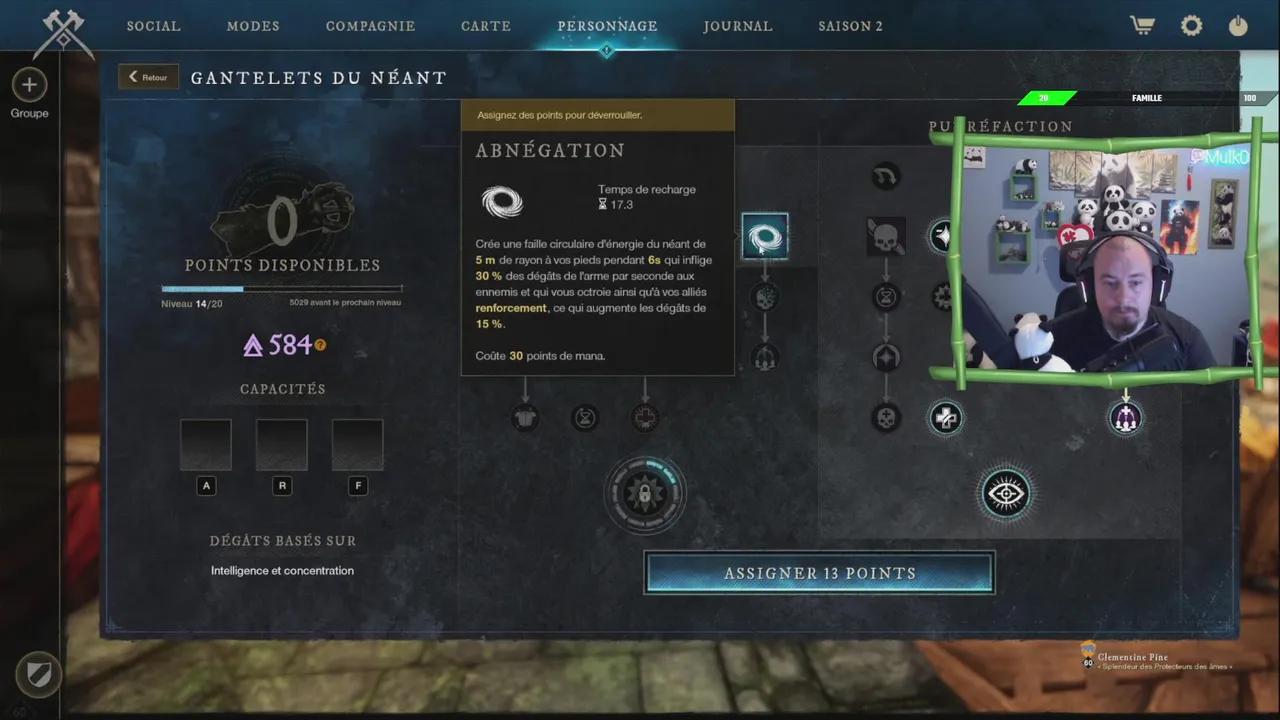Click the skull and daggers skill node
Viewport: 1280px width, 720px height.
tap(885, 236)
